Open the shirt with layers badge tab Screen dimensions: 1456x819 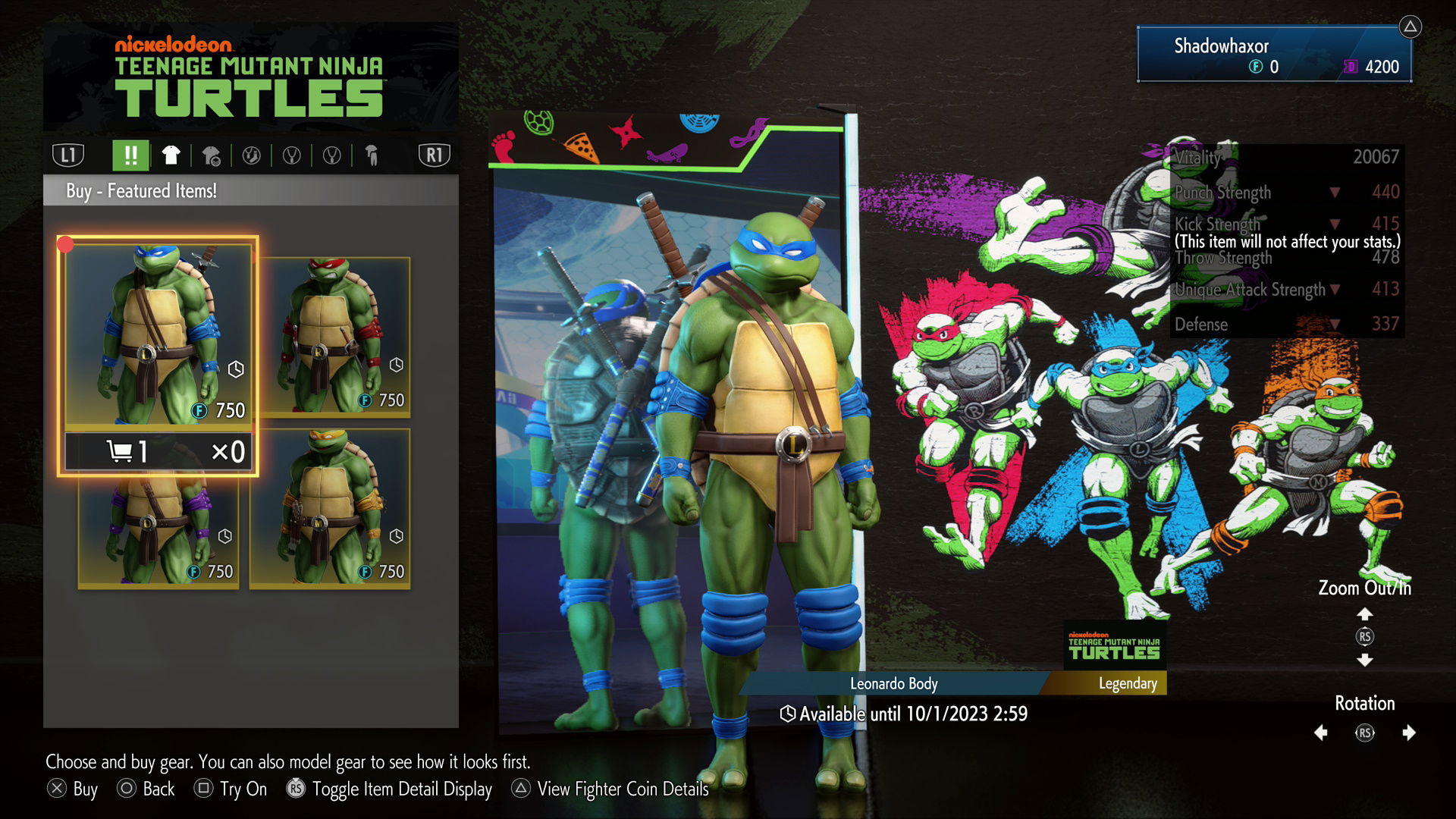point(211,156)
